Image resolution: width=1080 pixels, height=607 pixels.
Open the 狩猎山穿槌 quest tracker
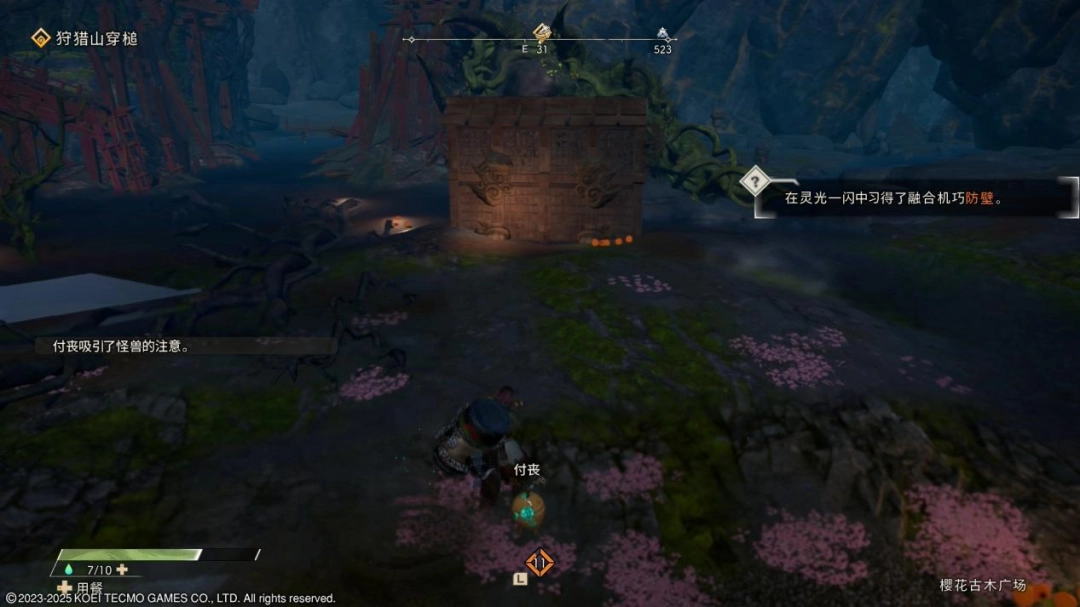pyautogui.click(x=84, y=39)
